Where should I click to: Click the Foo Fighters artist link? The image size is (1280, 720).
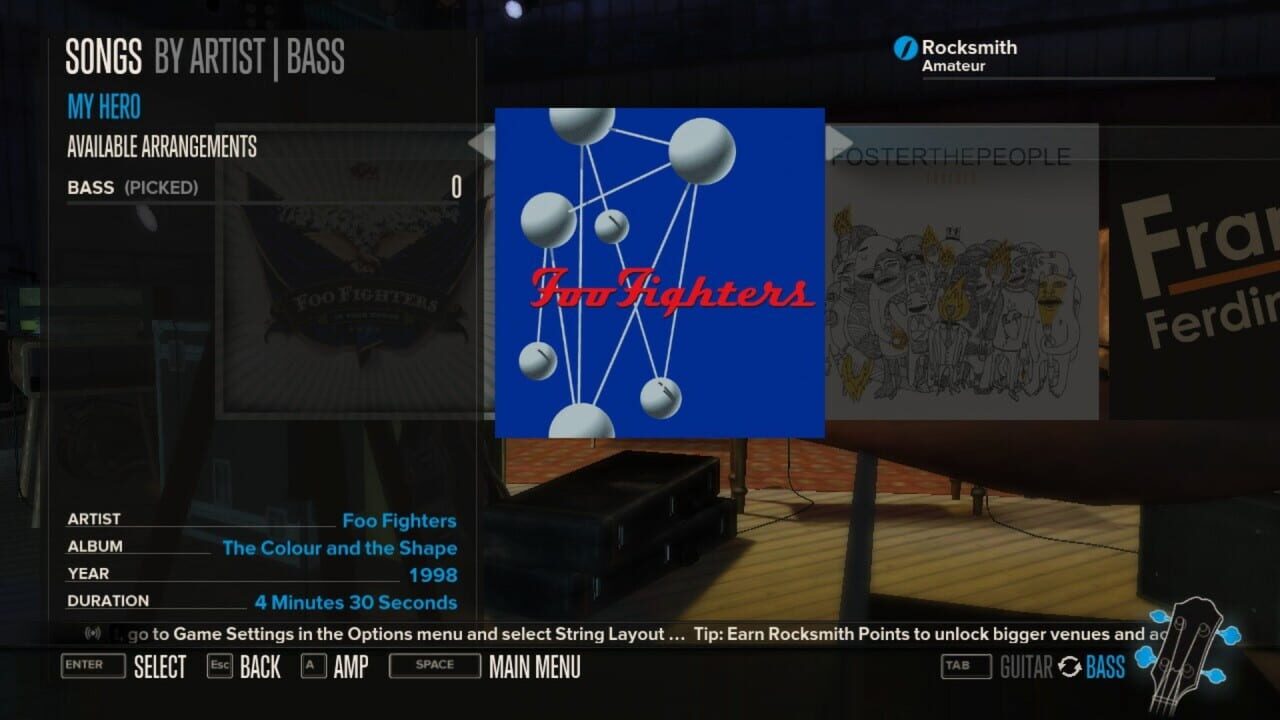click(x=398, y=520)
